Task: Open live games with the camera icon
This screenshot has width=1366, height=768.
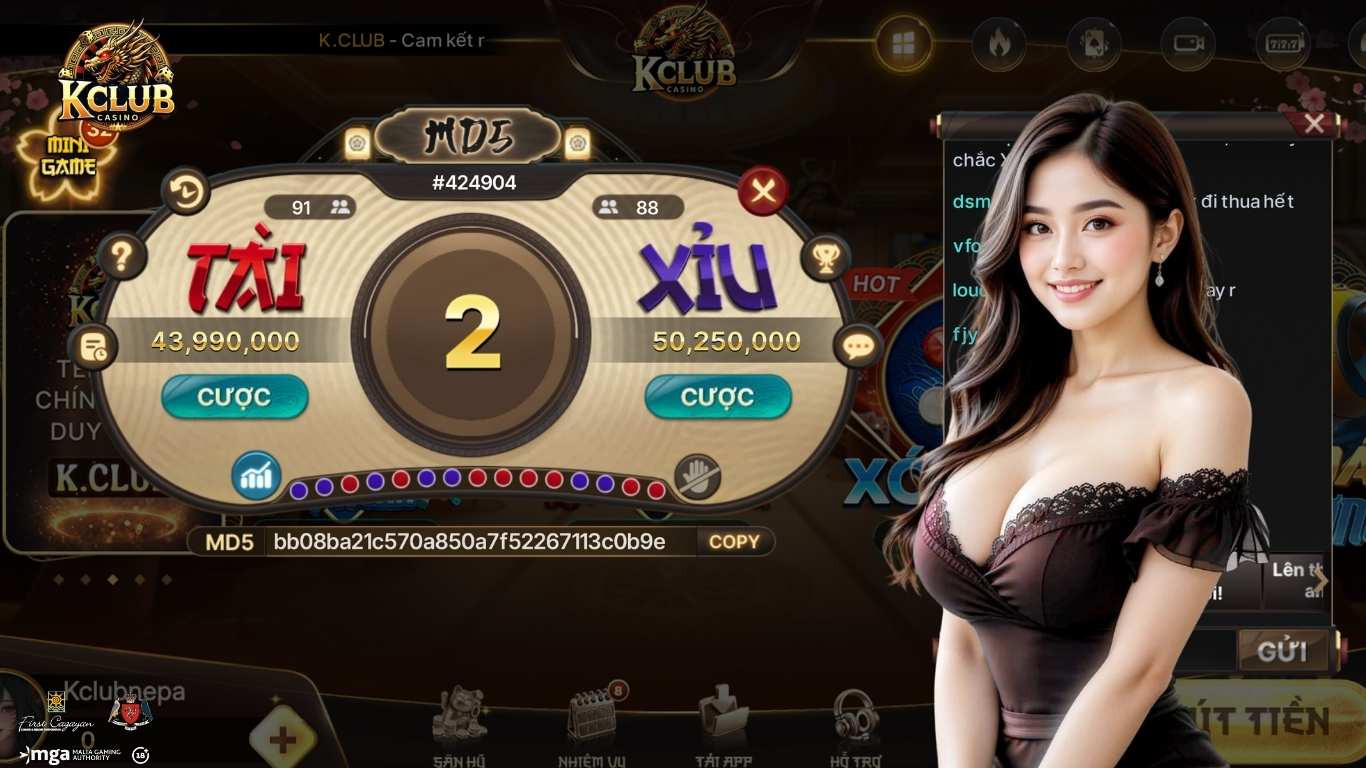Action: pyautogui.click(x=1188, y=44)
